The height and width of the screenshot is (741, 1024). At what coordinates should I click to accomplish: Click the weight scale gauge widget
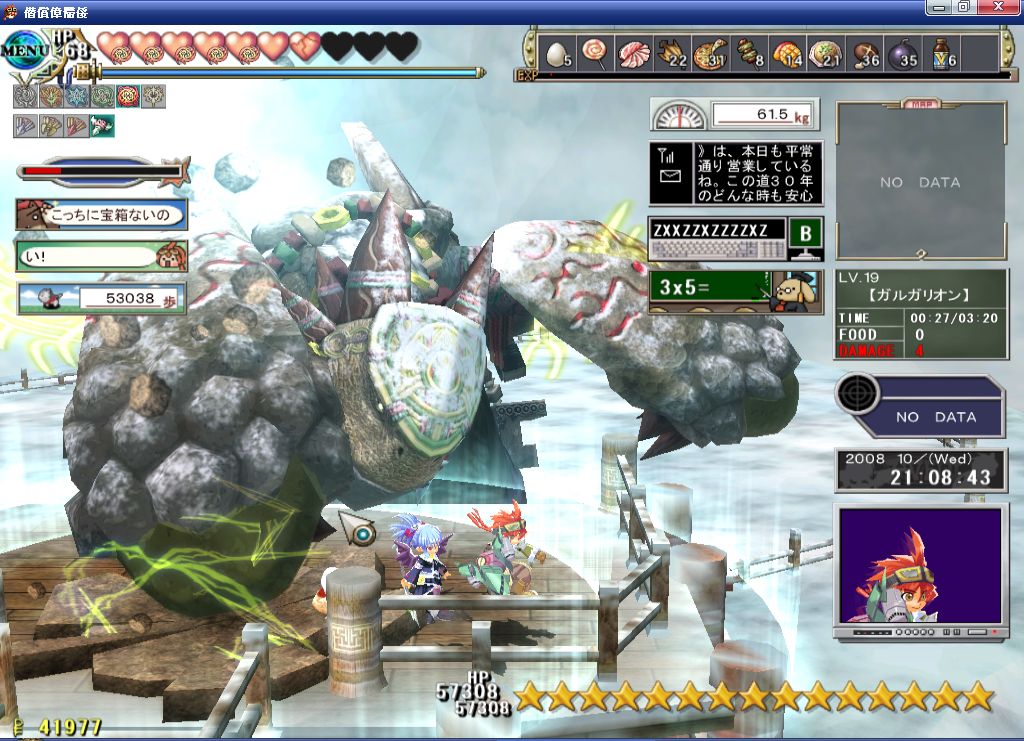point(734,114)
